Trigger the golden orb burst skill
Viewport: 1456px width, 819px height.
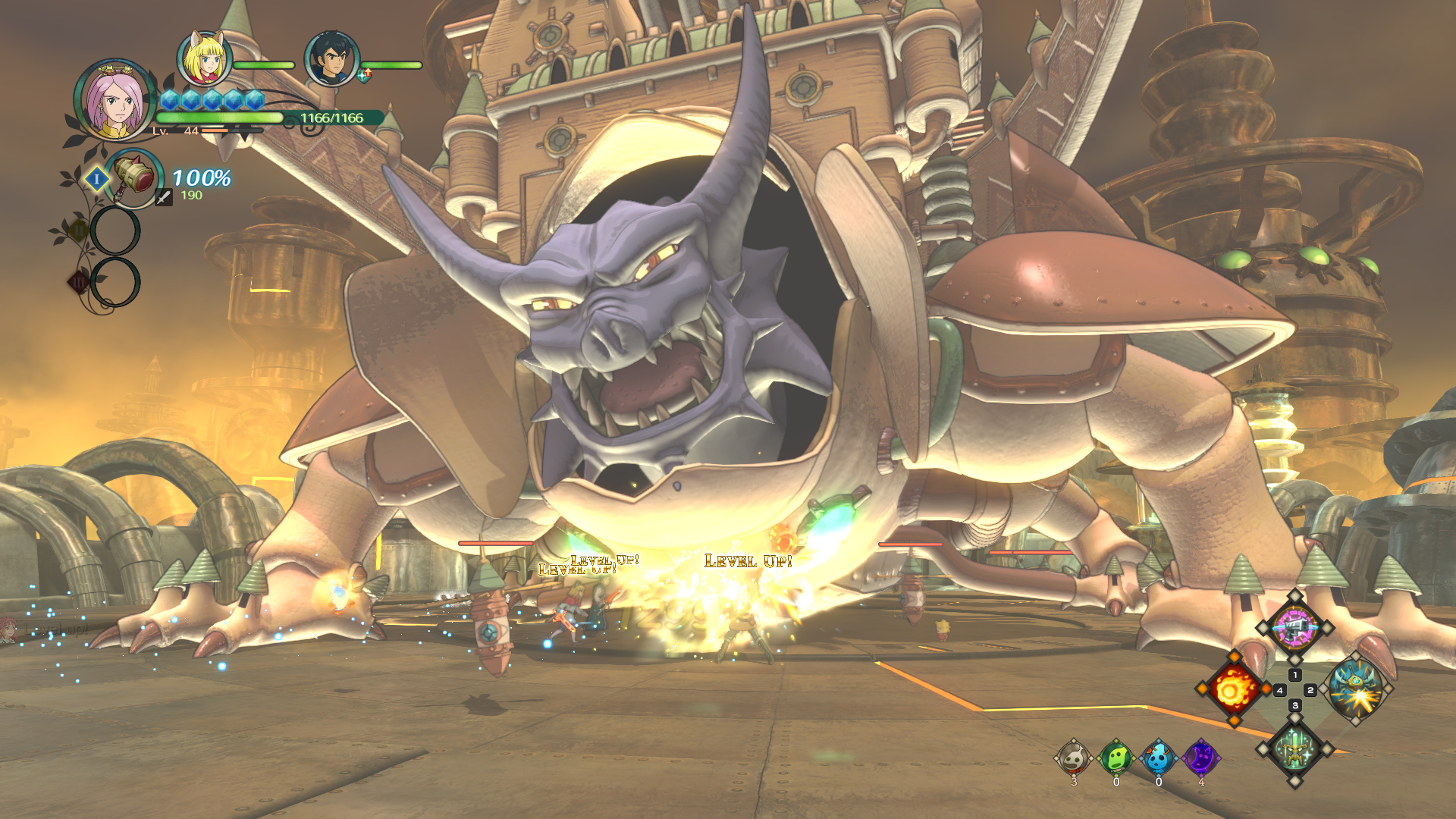1357,689
